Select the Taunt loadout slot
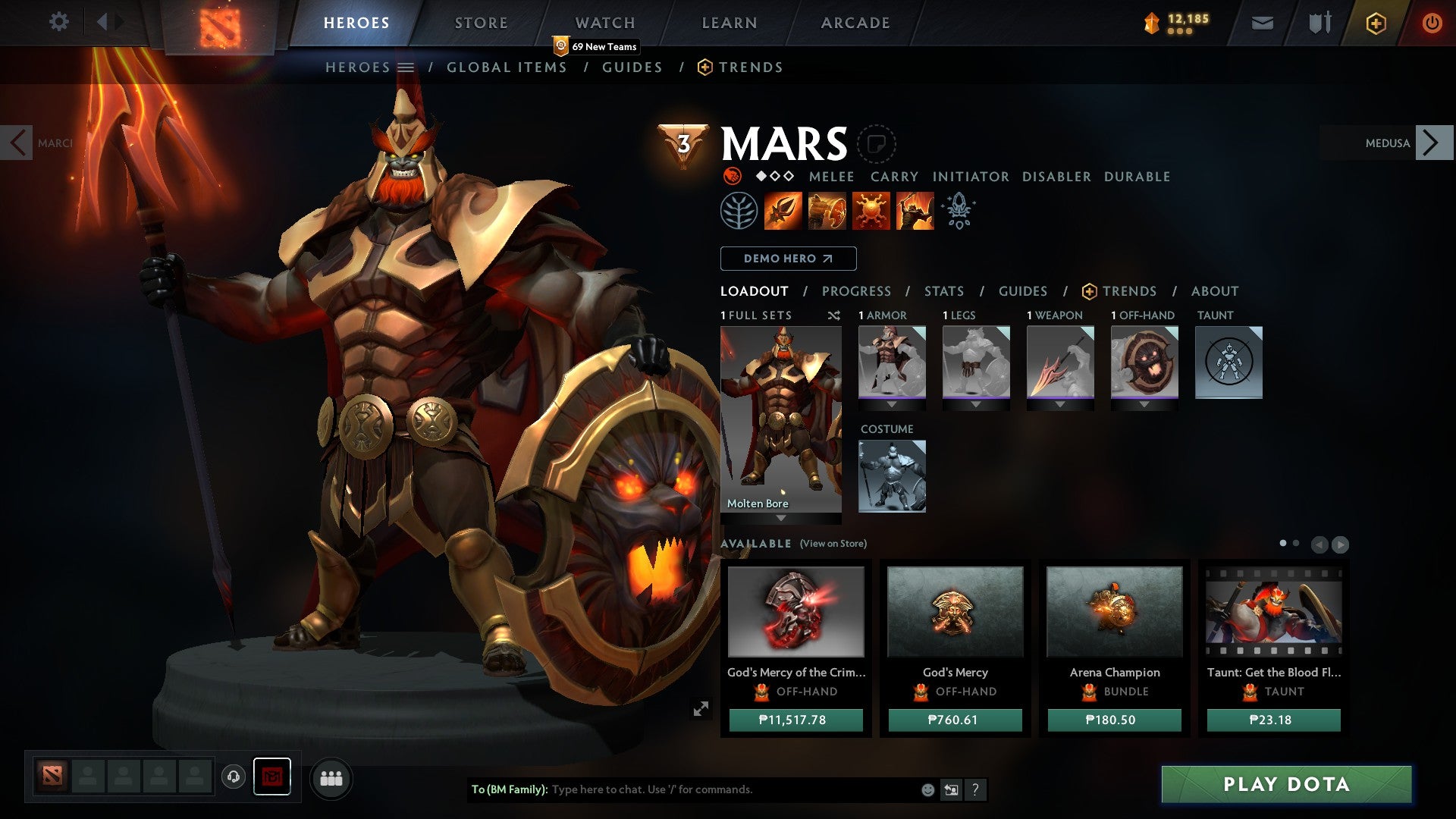This screenshot has width=1456, height=819. 1228,362
